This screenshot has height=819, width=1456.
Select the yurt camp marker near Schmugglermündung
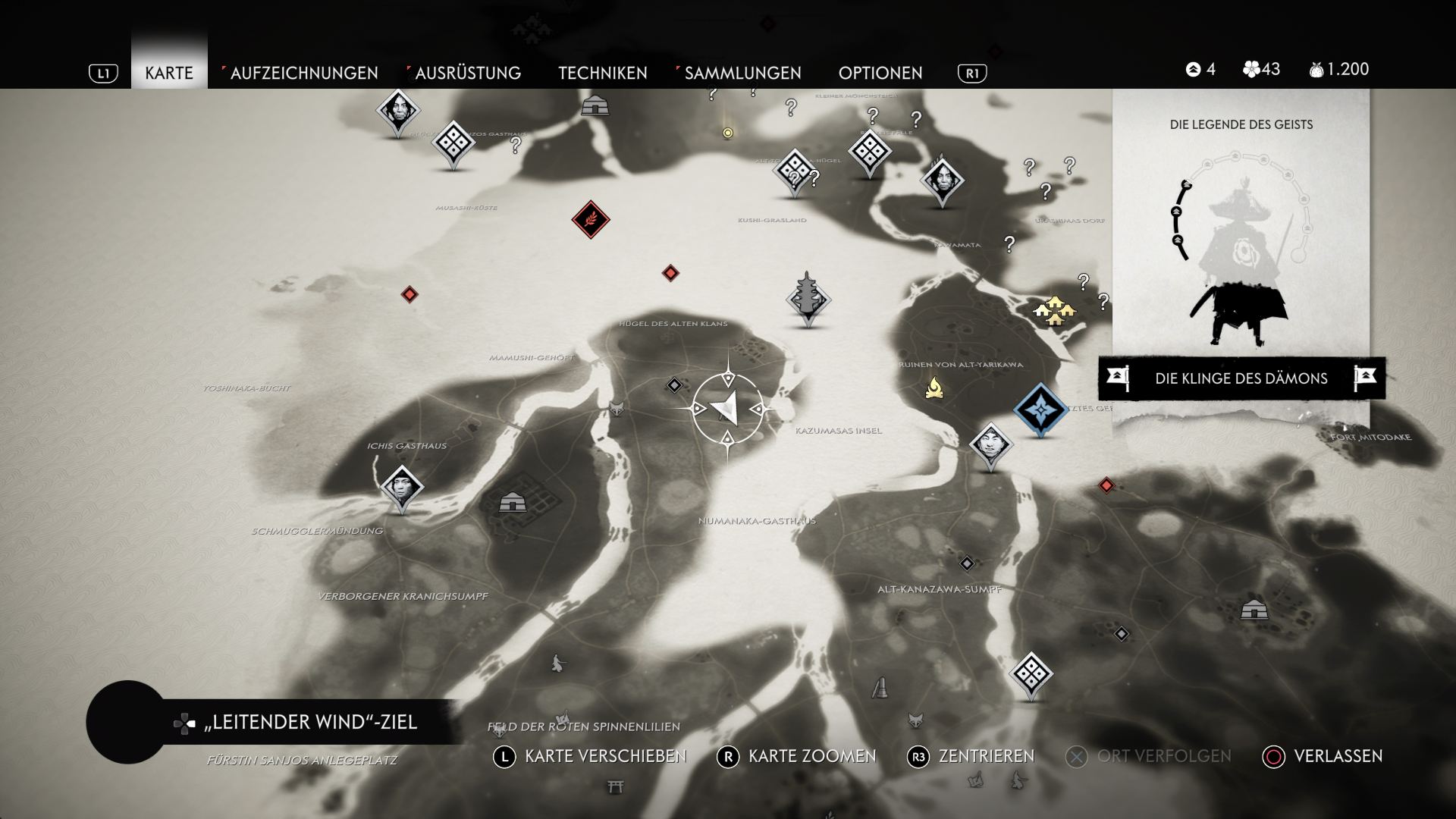(513, 502)
